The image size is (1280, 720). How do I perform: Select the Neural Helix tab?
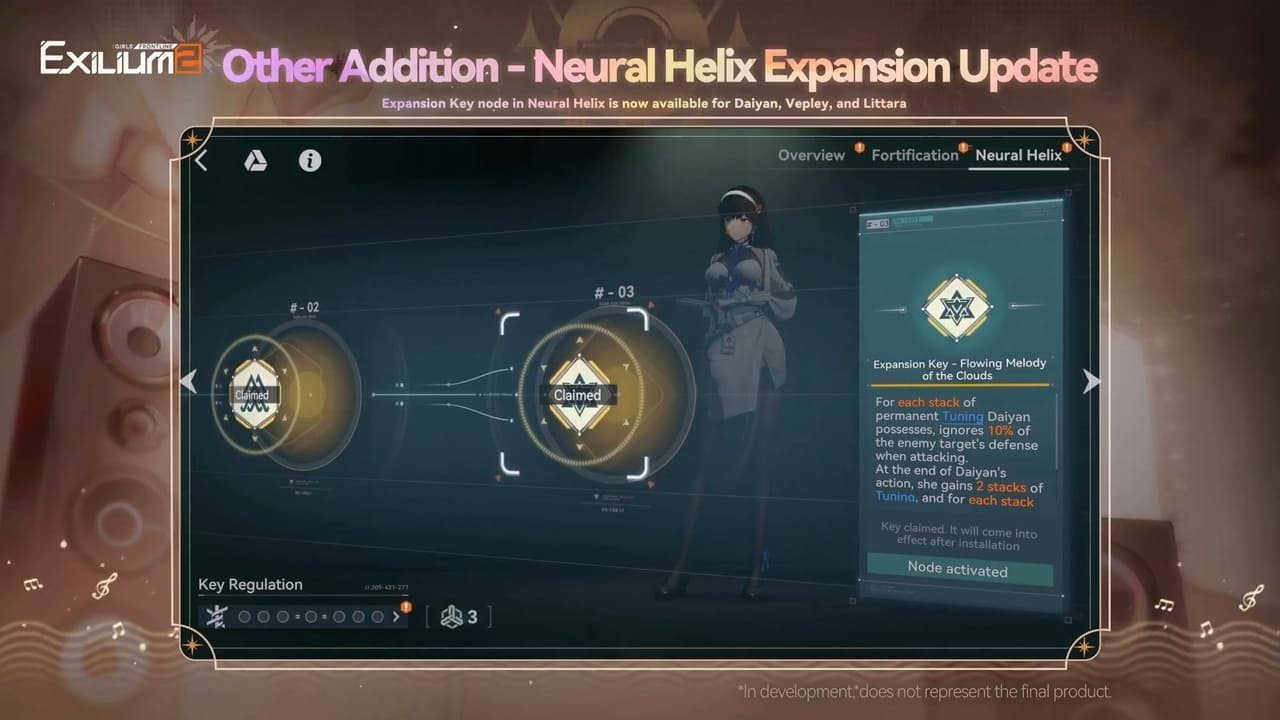coord(1018,155)
